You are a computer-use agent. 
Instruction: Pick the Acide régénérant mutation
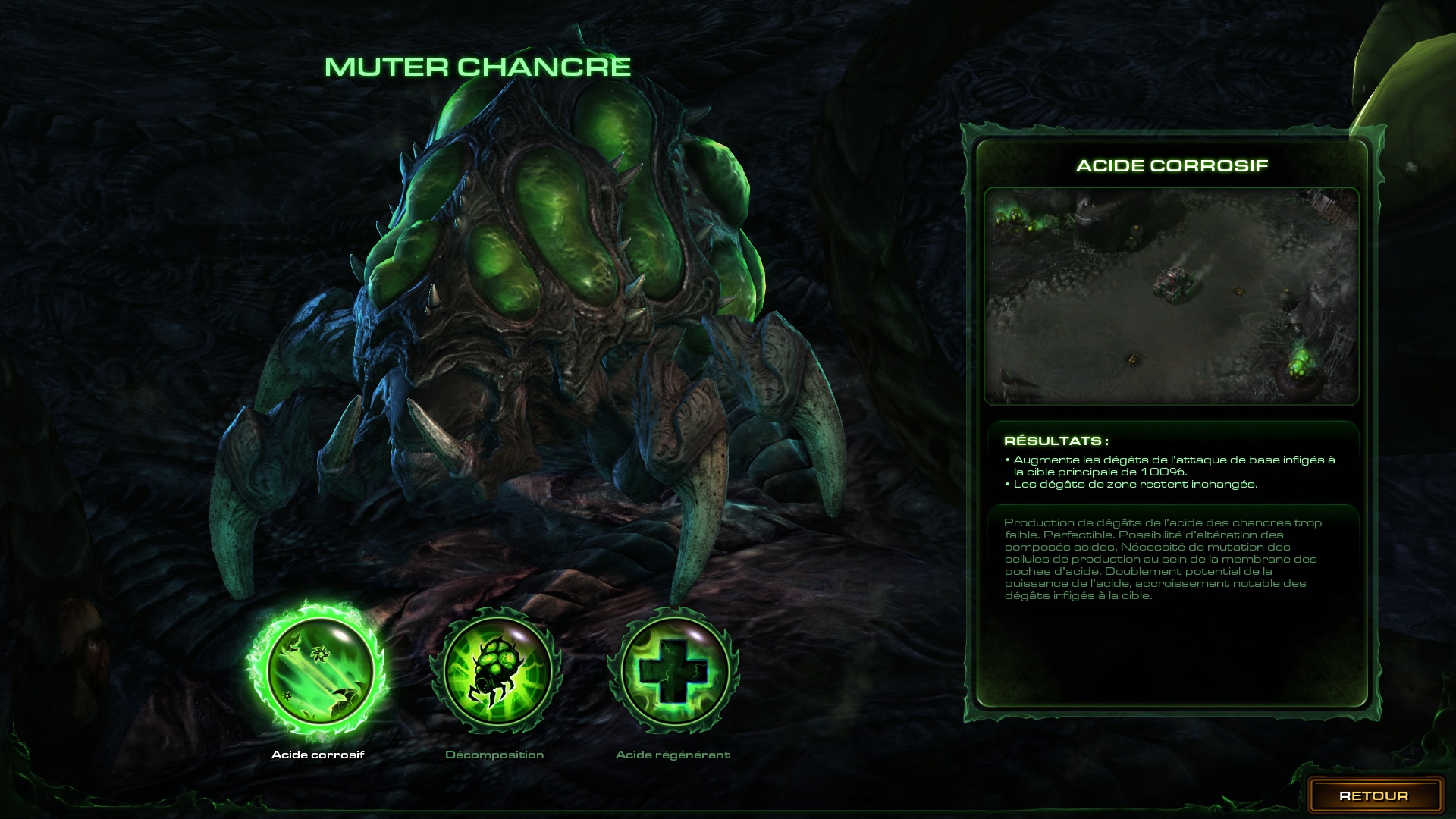673,670
